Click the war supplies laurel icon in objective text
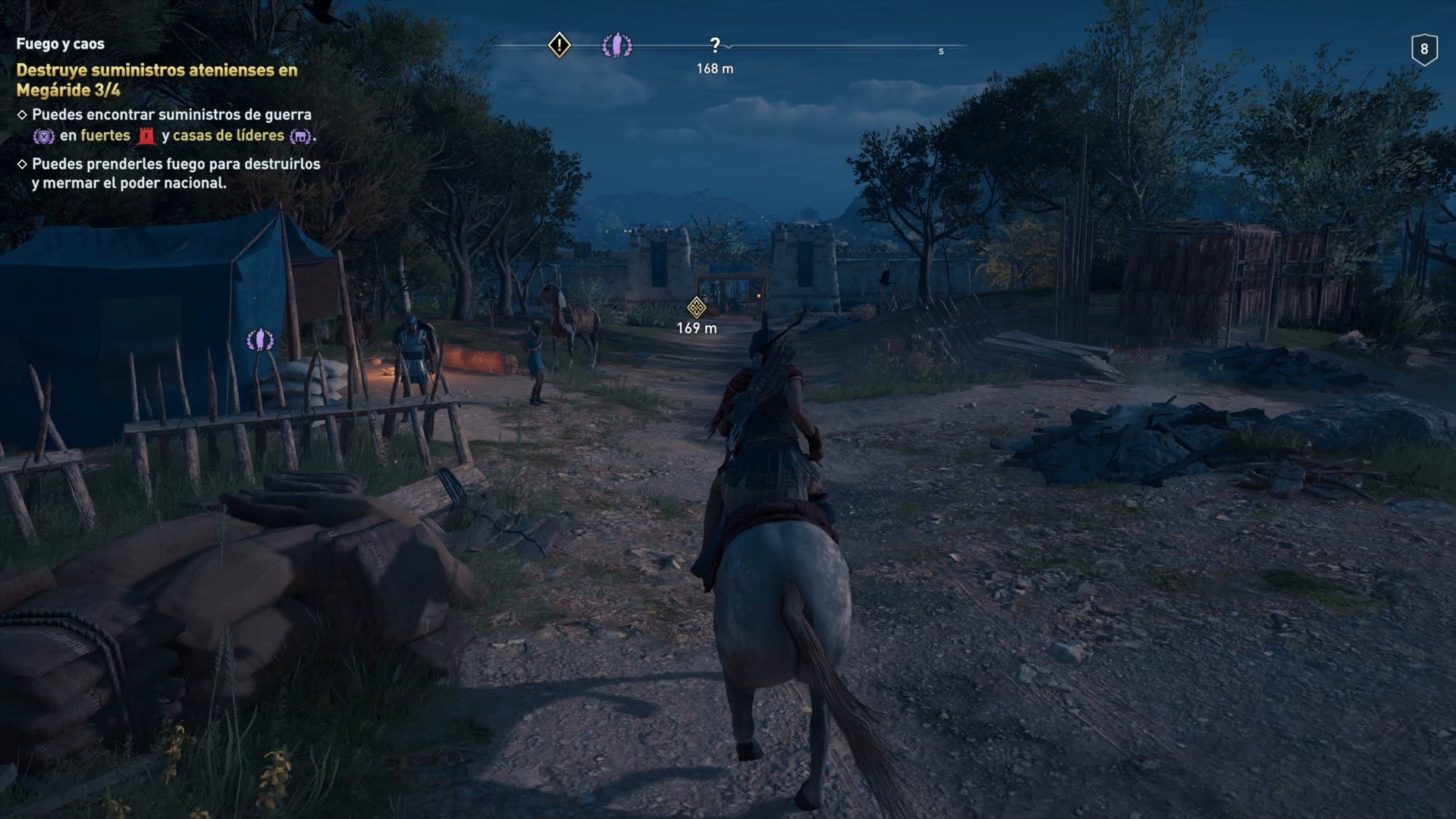 (x=43, y=136)
